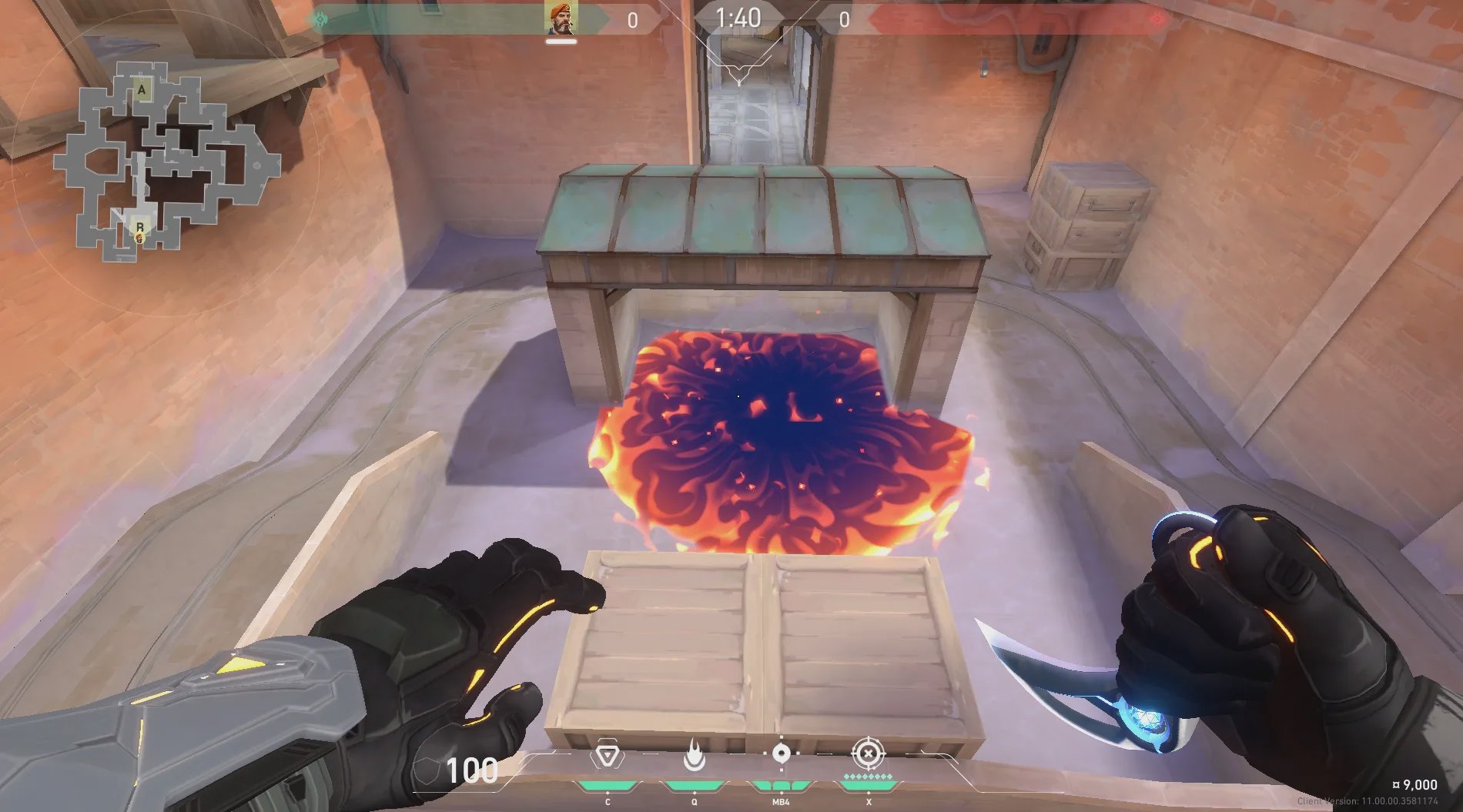Select the Incendiary flame ability icon
1463x812 pixels.
(x=694, y=757)
